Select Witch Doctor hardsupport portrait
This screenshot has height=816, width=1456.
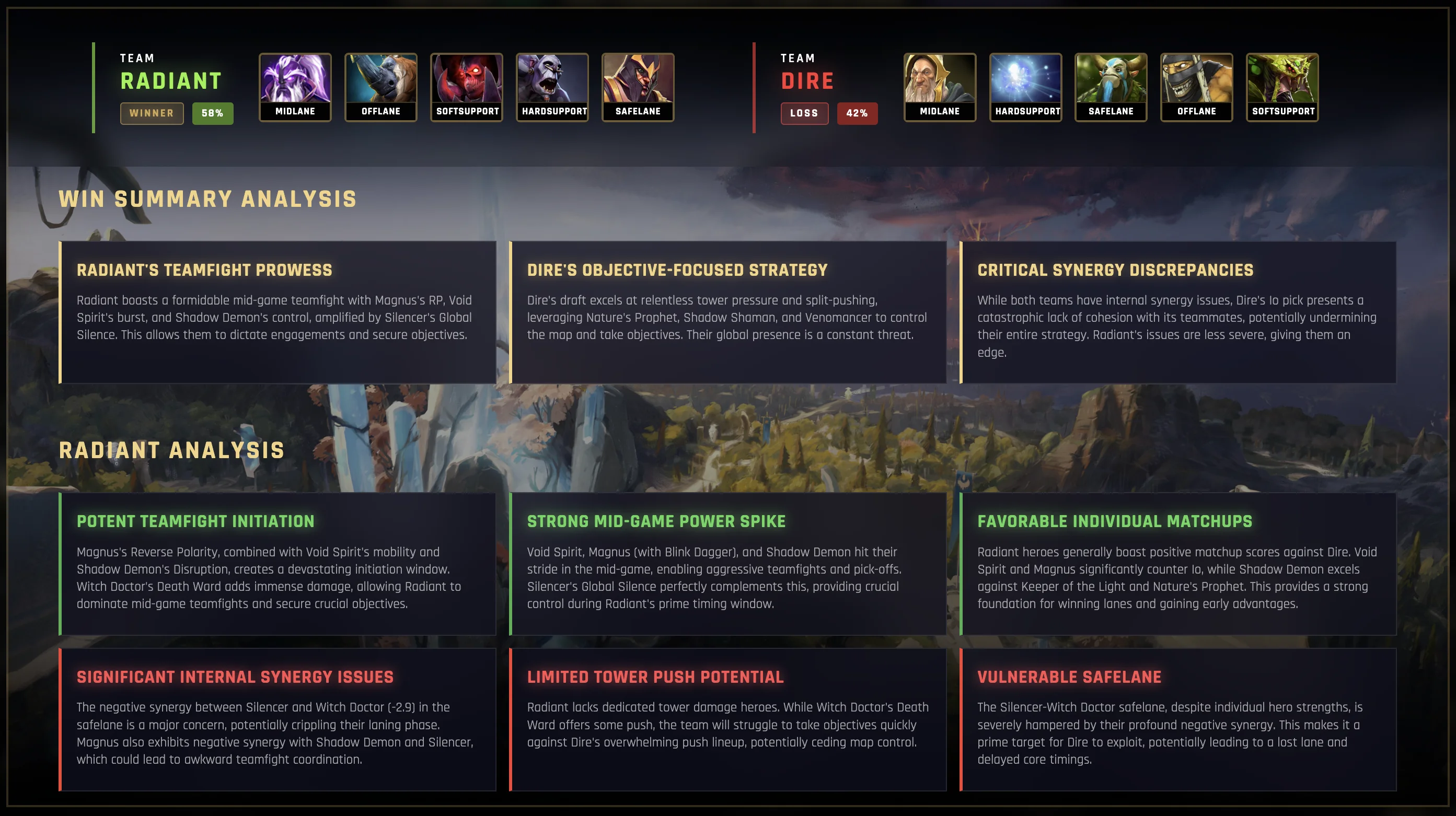coord(552,87)
